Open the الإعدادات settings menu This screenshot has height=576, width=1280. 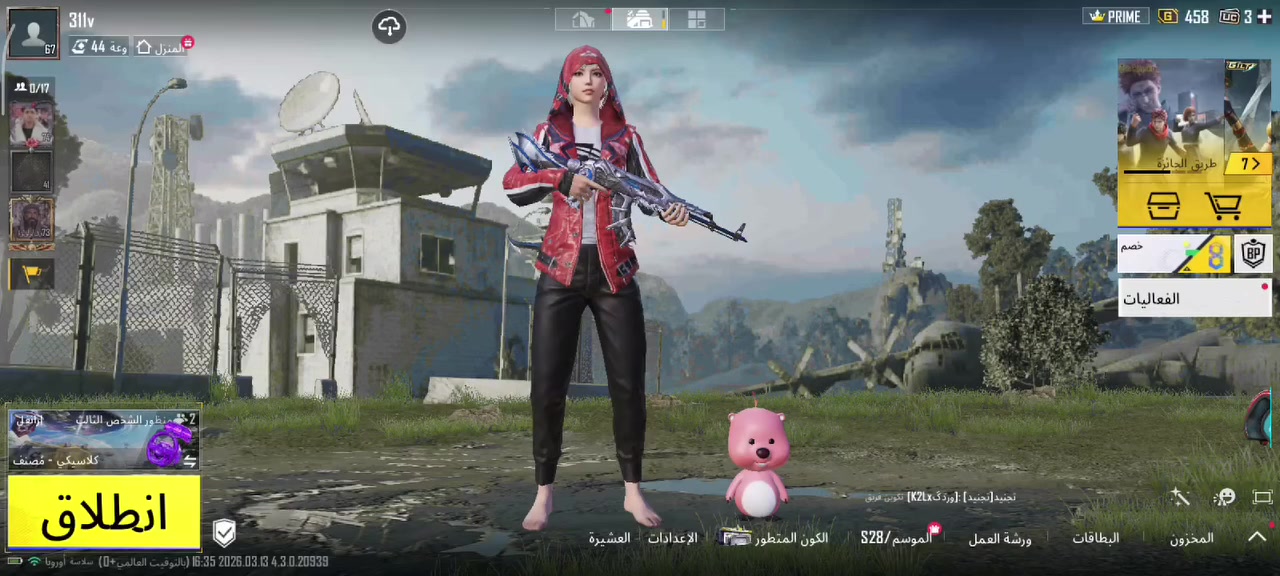tap(672, 538)
